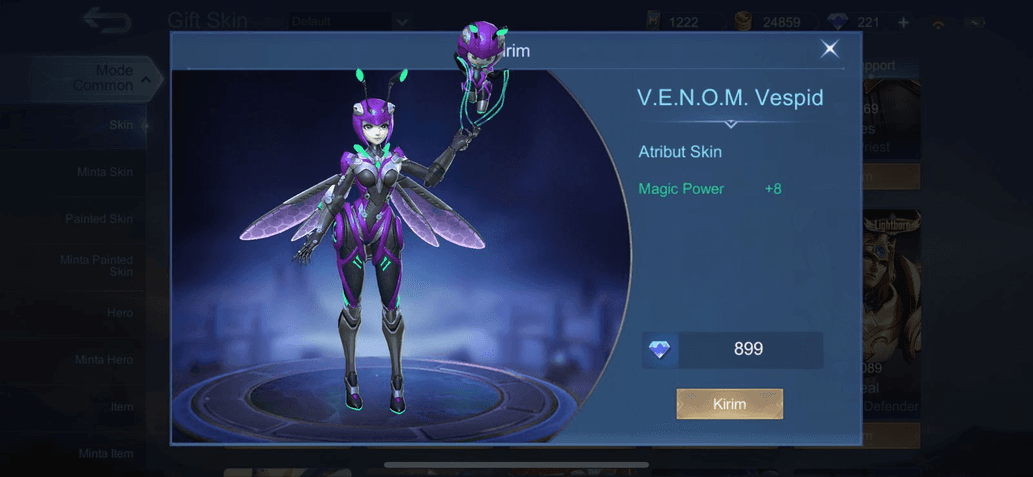
Task: Go back with the return arrow
Action: [107, 19]
